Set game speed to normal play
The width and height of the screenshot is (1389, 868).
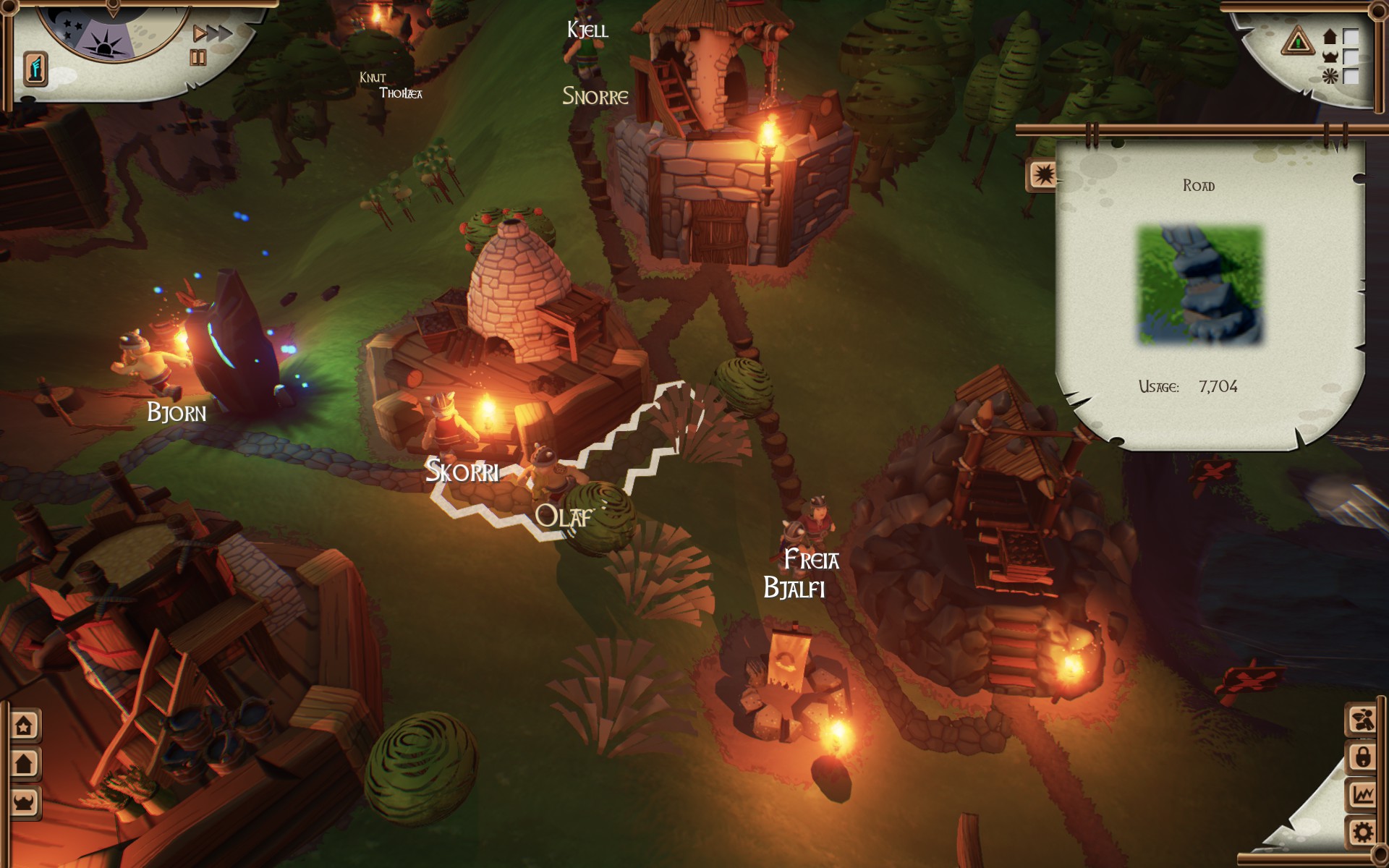click(199, 34)
